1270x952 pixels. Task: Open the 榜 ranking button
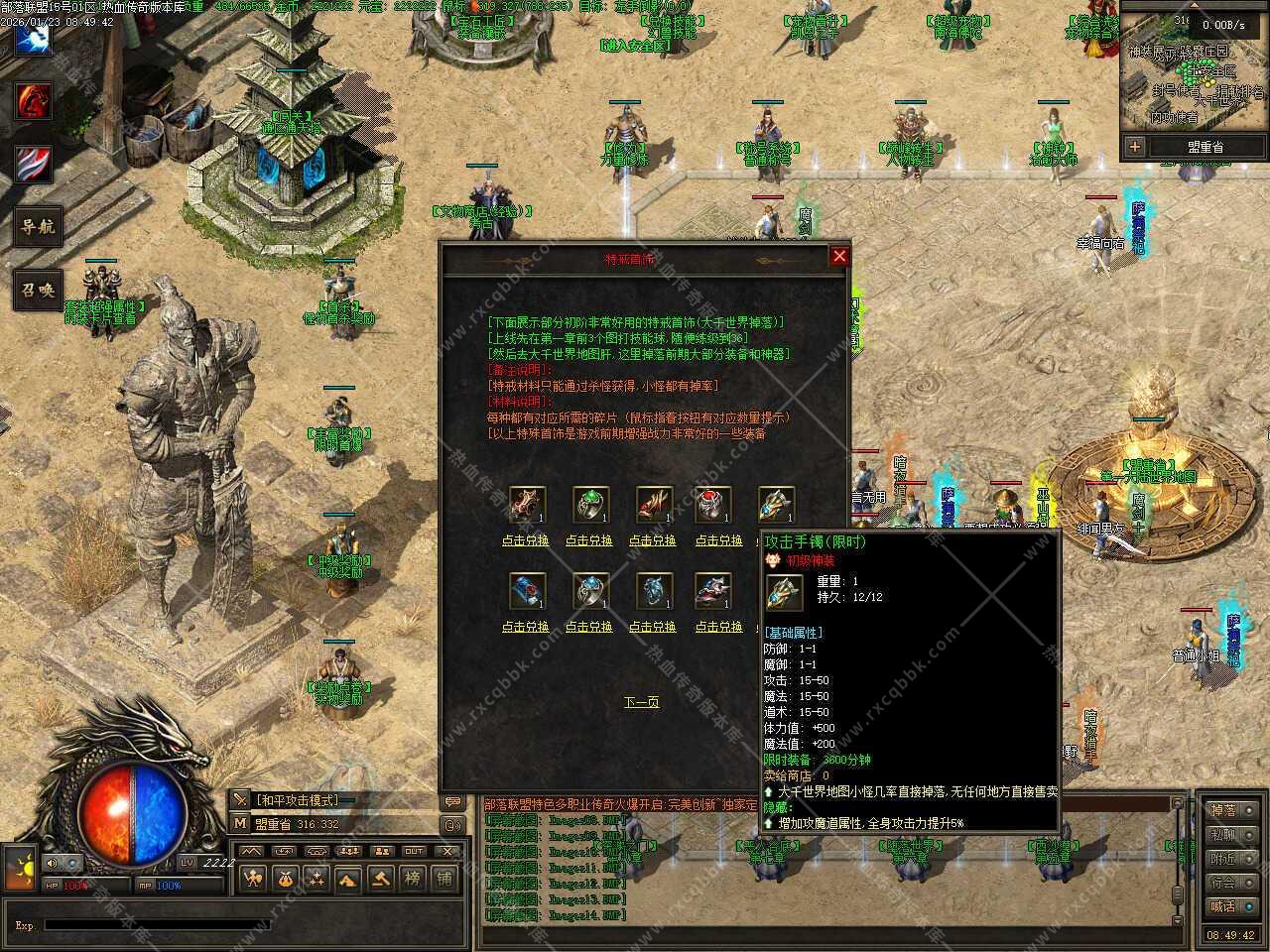(413, 878)
